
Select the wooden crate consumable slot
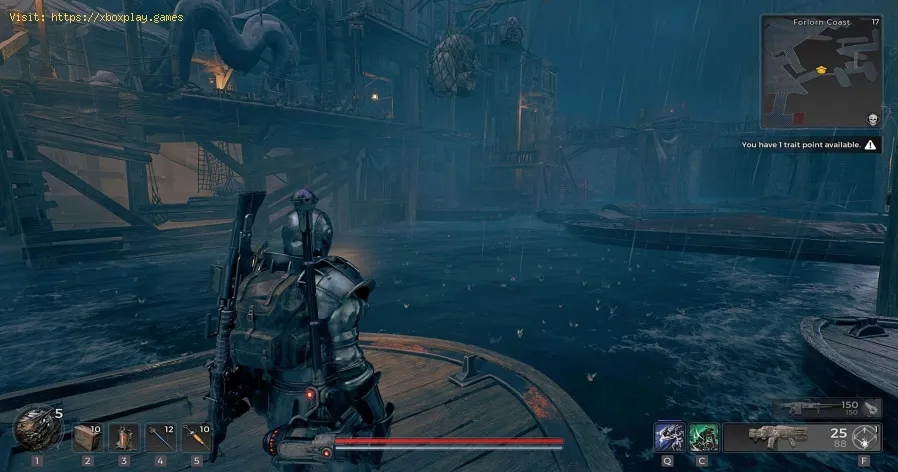(x=87, y=437)
